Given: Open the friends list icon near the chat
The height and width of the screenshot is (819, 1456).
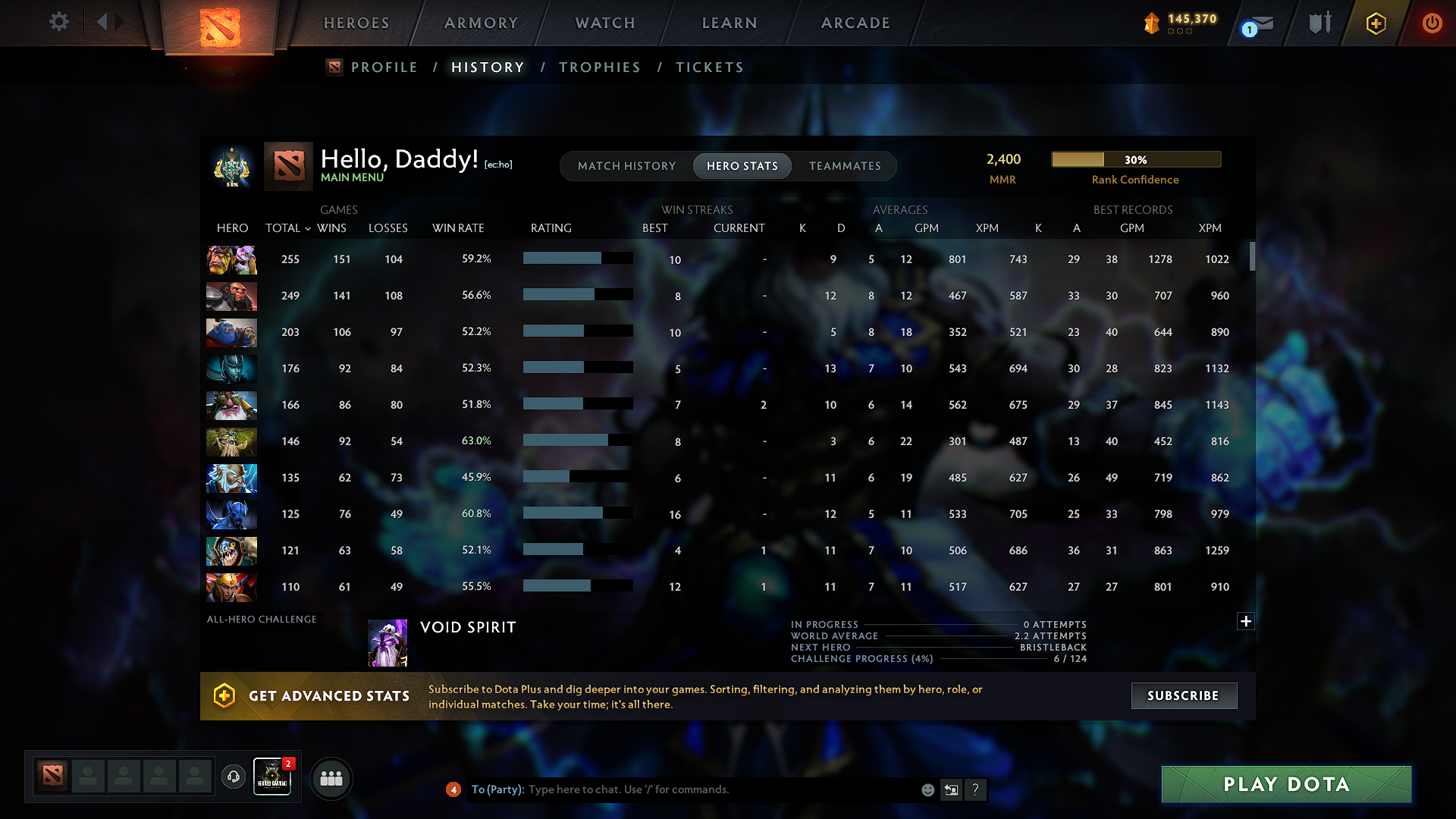Looking at the screenshot, I should pyautogui.click(x=331, y=778).
